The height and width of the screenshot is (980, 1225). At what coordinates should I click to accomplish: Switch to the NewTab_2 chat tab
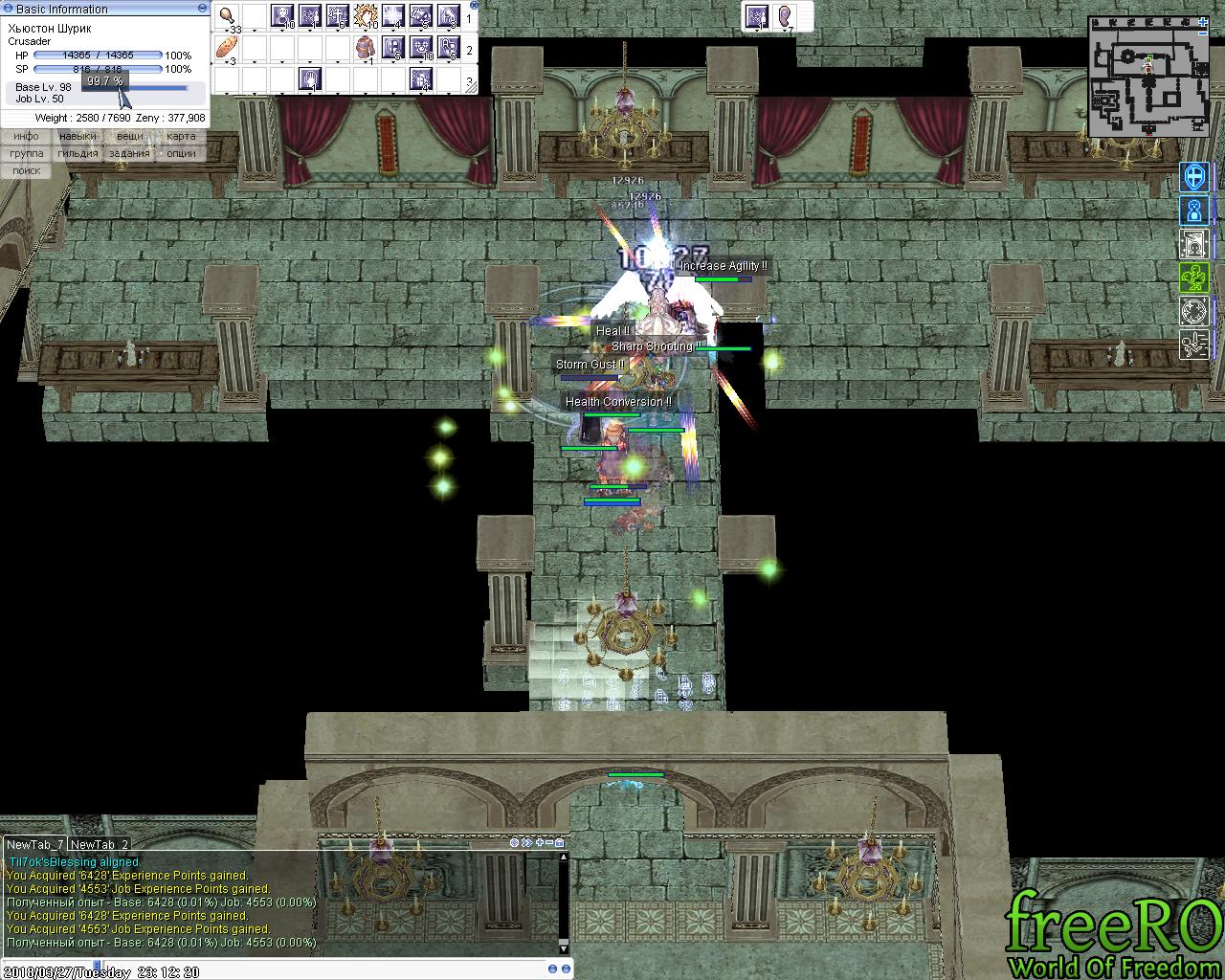99,844
